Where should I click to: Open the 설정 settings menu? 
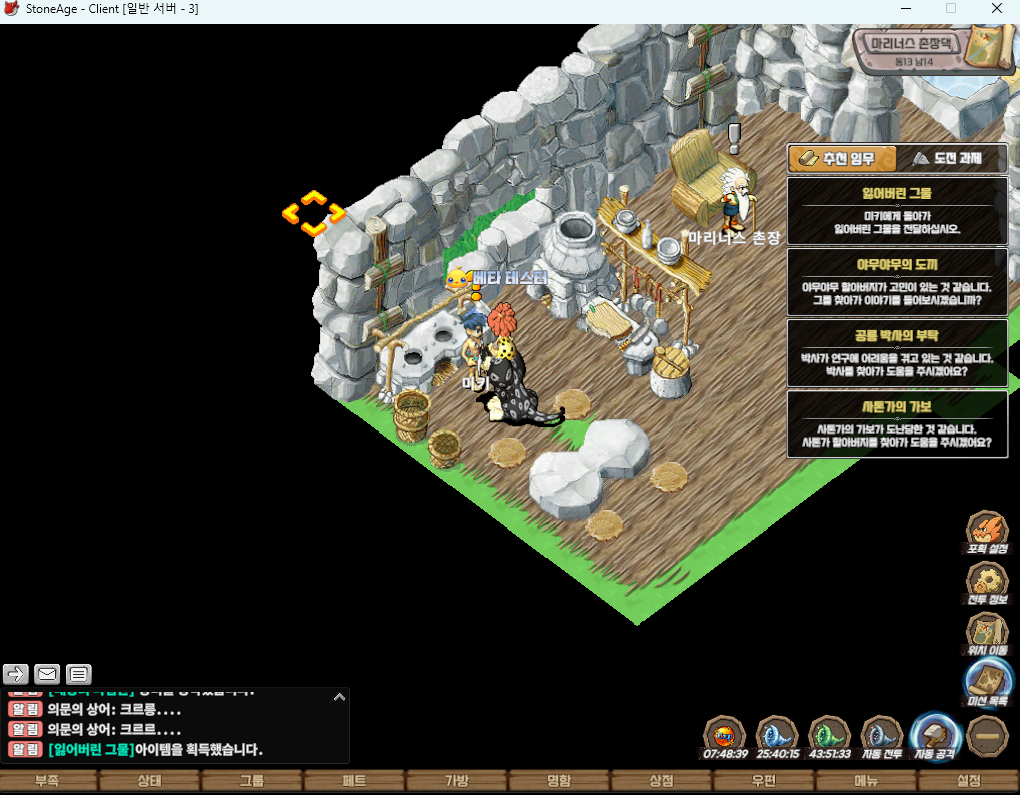pyautogui.click(x=968, y=781)
